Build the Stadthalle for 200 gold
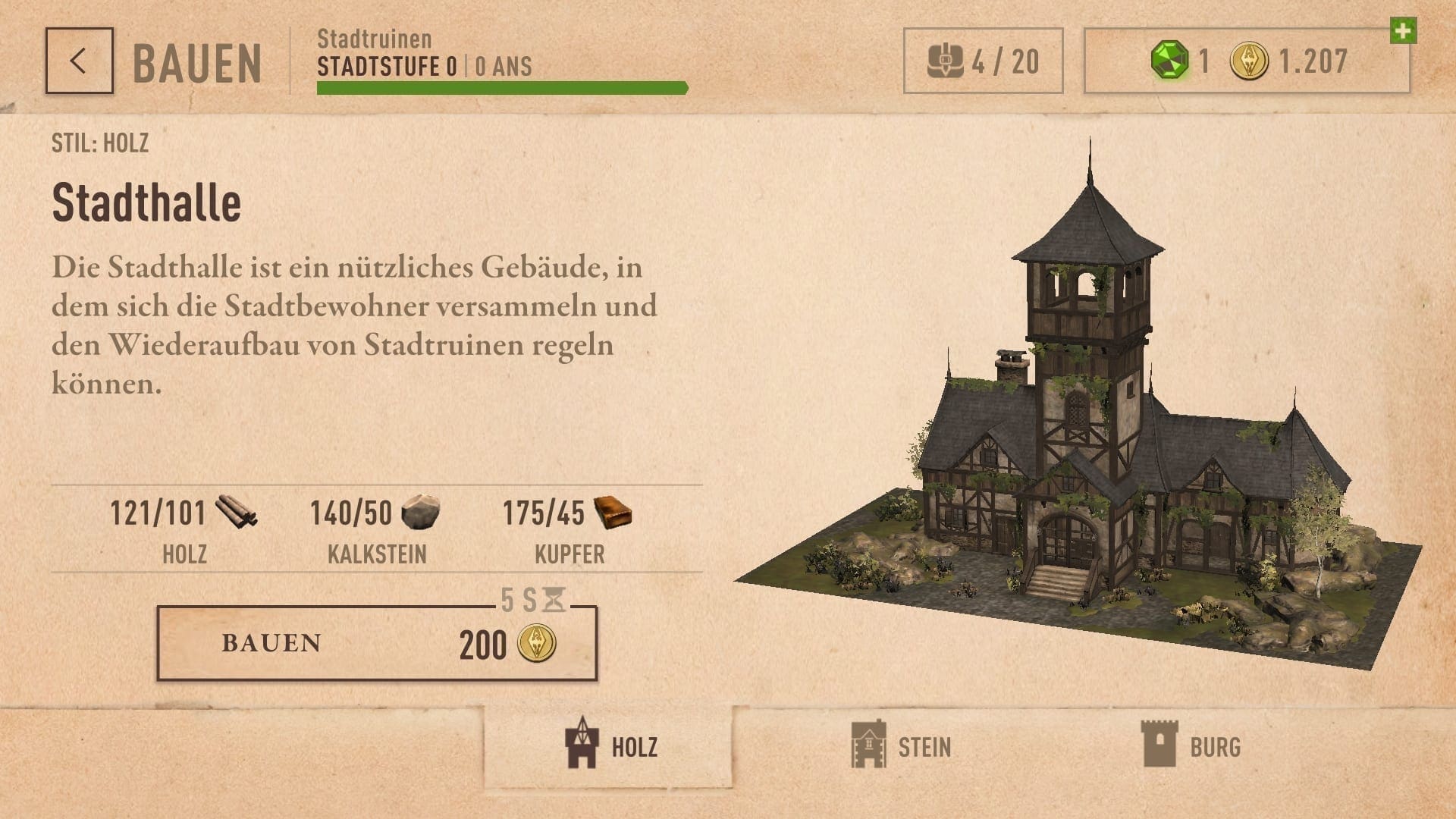 (x=377, y=643)
